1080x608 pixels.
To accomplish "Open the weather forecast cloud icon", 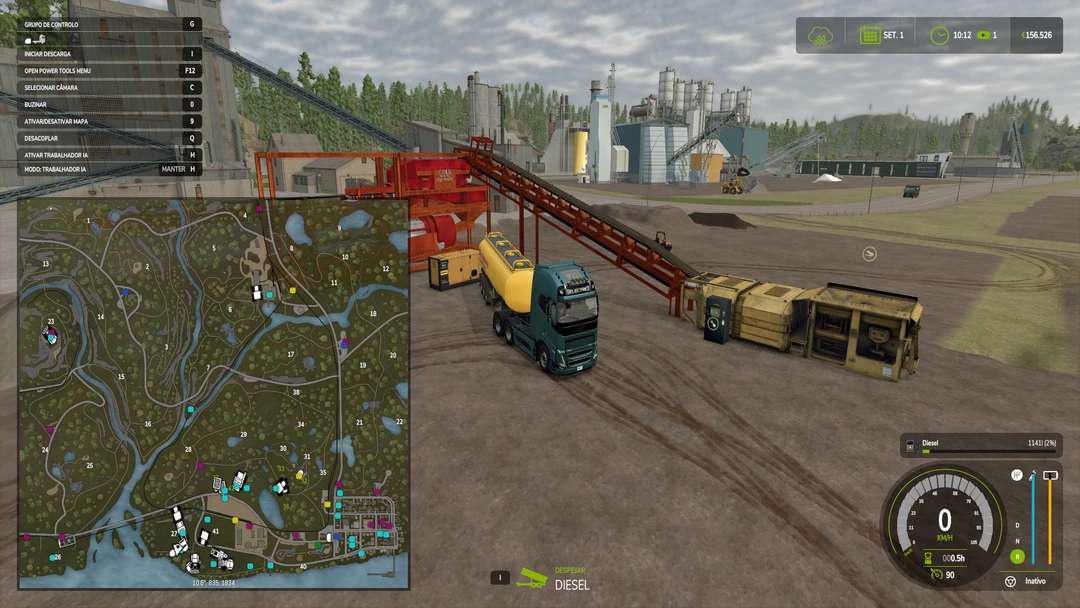I will point(822,36).
